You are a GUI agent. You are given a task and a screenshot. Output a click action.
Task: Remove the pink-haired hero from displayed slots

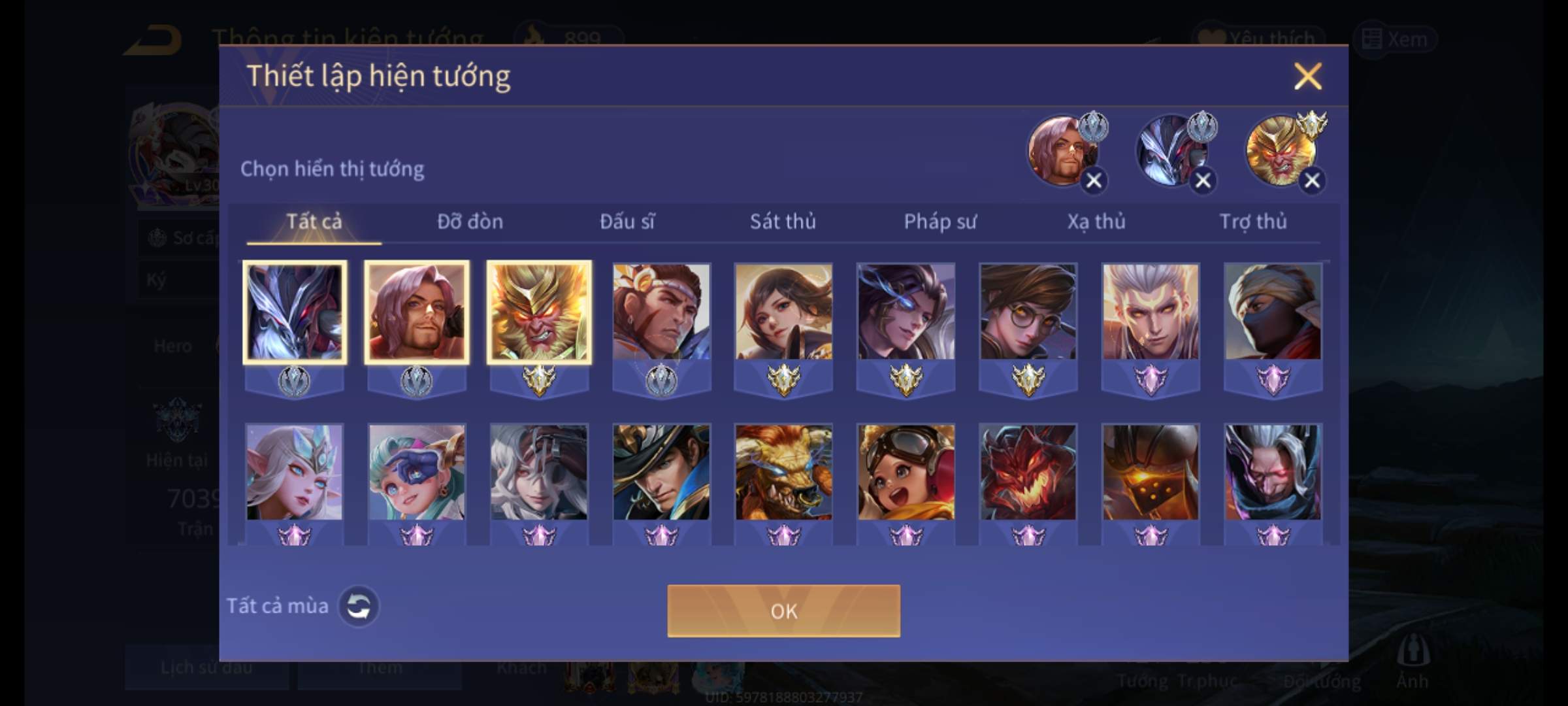pyautogui.click(x=1094, y=180)
